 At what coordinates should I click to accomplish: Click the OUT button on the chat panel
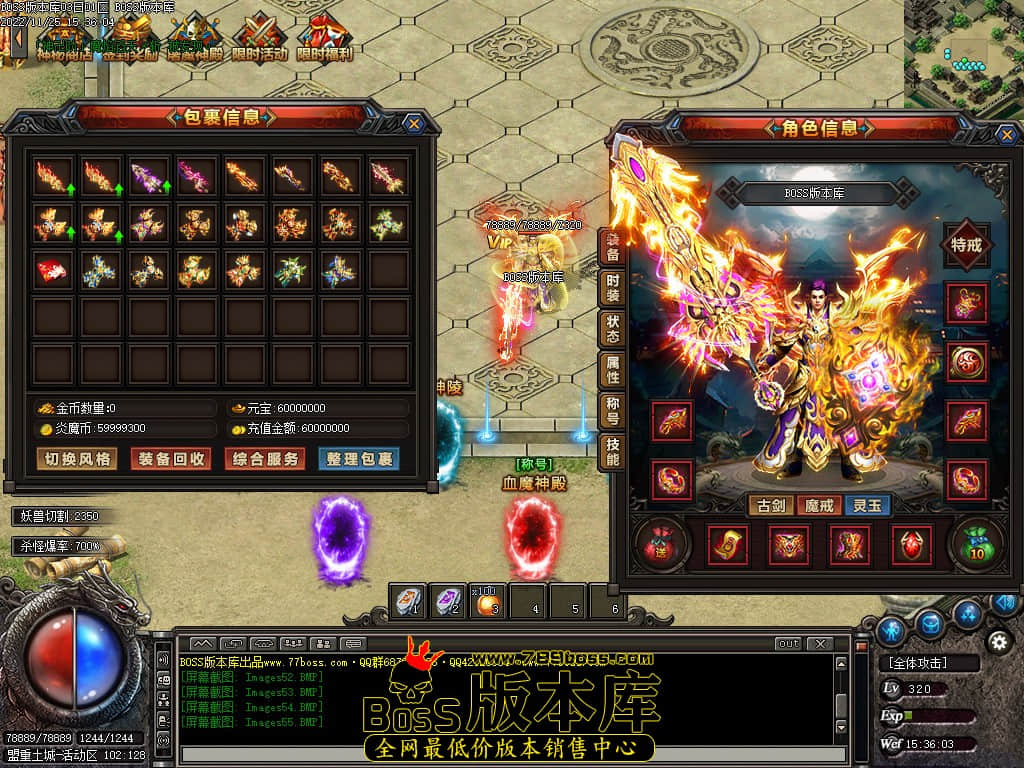click(x=788, y=644)
